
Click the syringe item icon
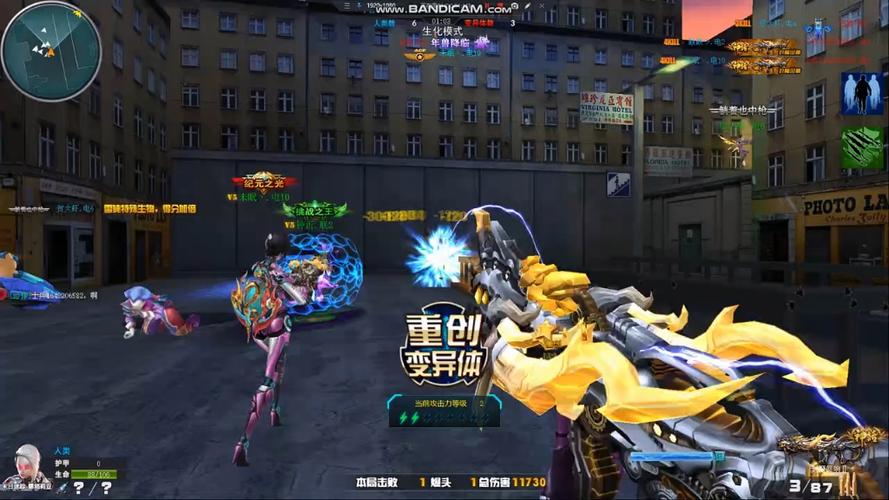tap(61, 488)
